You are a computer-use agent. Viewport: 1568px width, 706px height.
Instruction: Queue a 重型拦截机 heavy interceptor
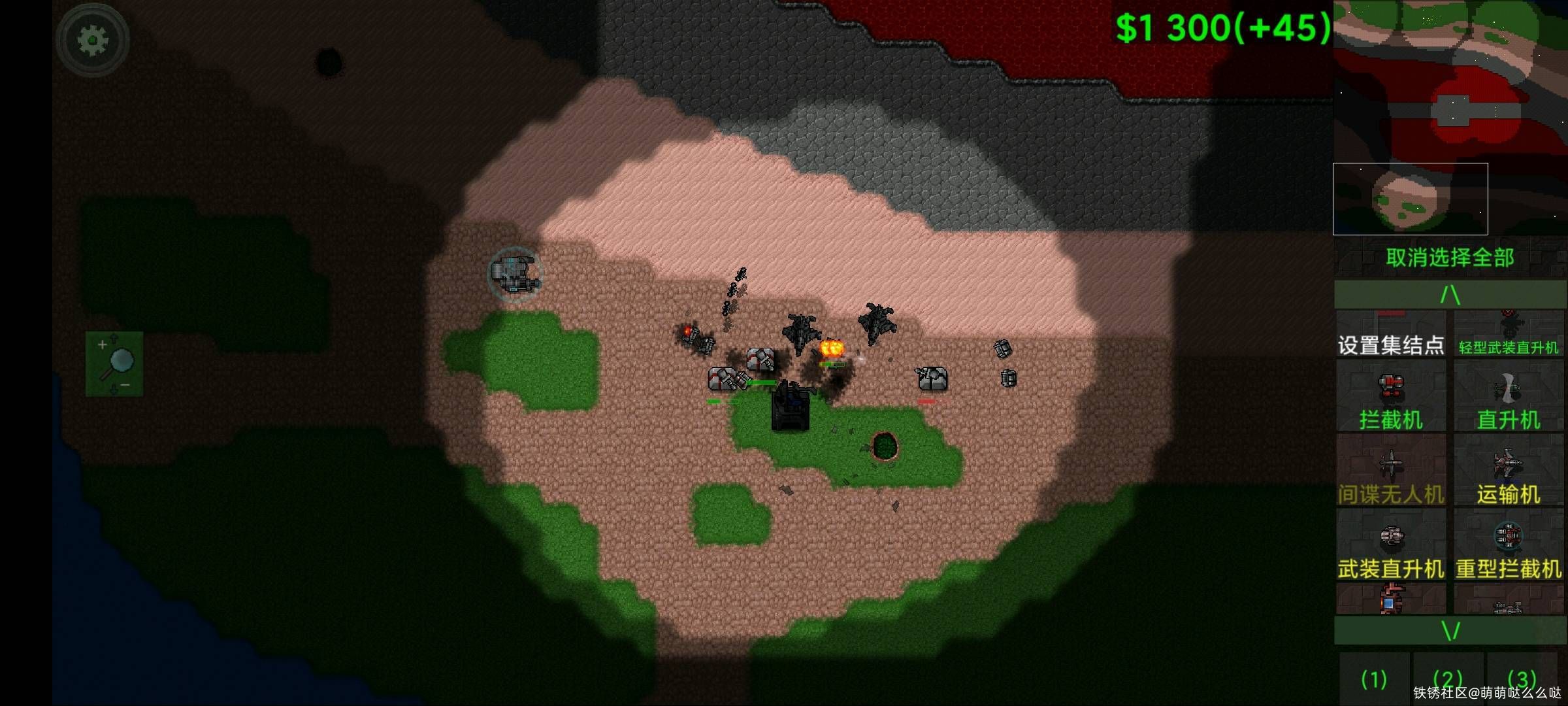[x=1509, y=545]
